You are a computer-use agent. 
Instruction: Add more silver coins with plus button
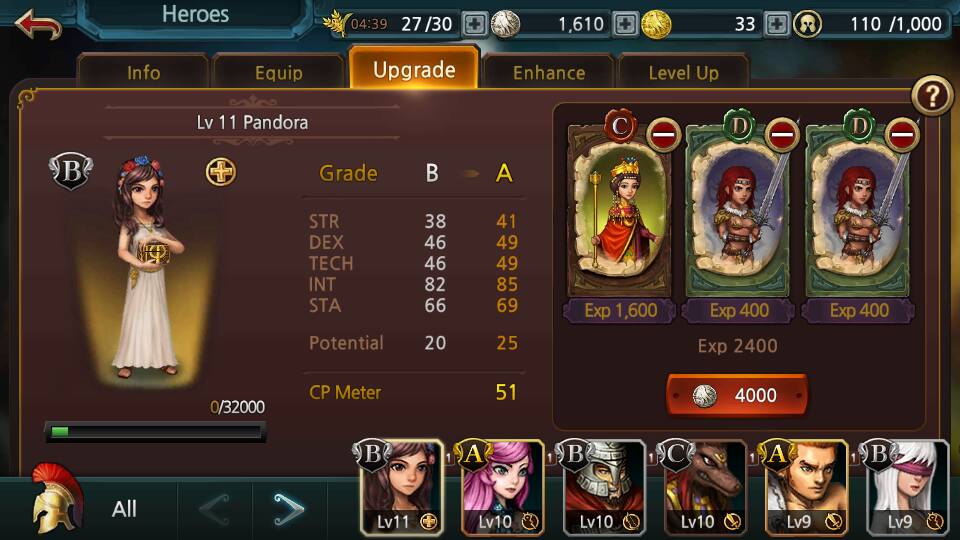pos(624,24)
